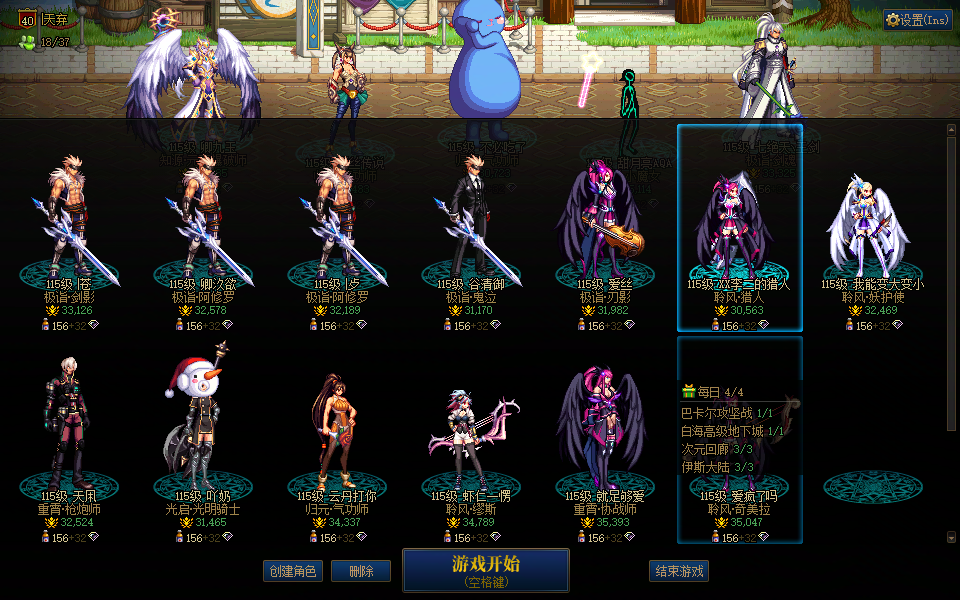
Task: Select the snowman-headed 光启·光明骑士 character
Action: [203, 440]
